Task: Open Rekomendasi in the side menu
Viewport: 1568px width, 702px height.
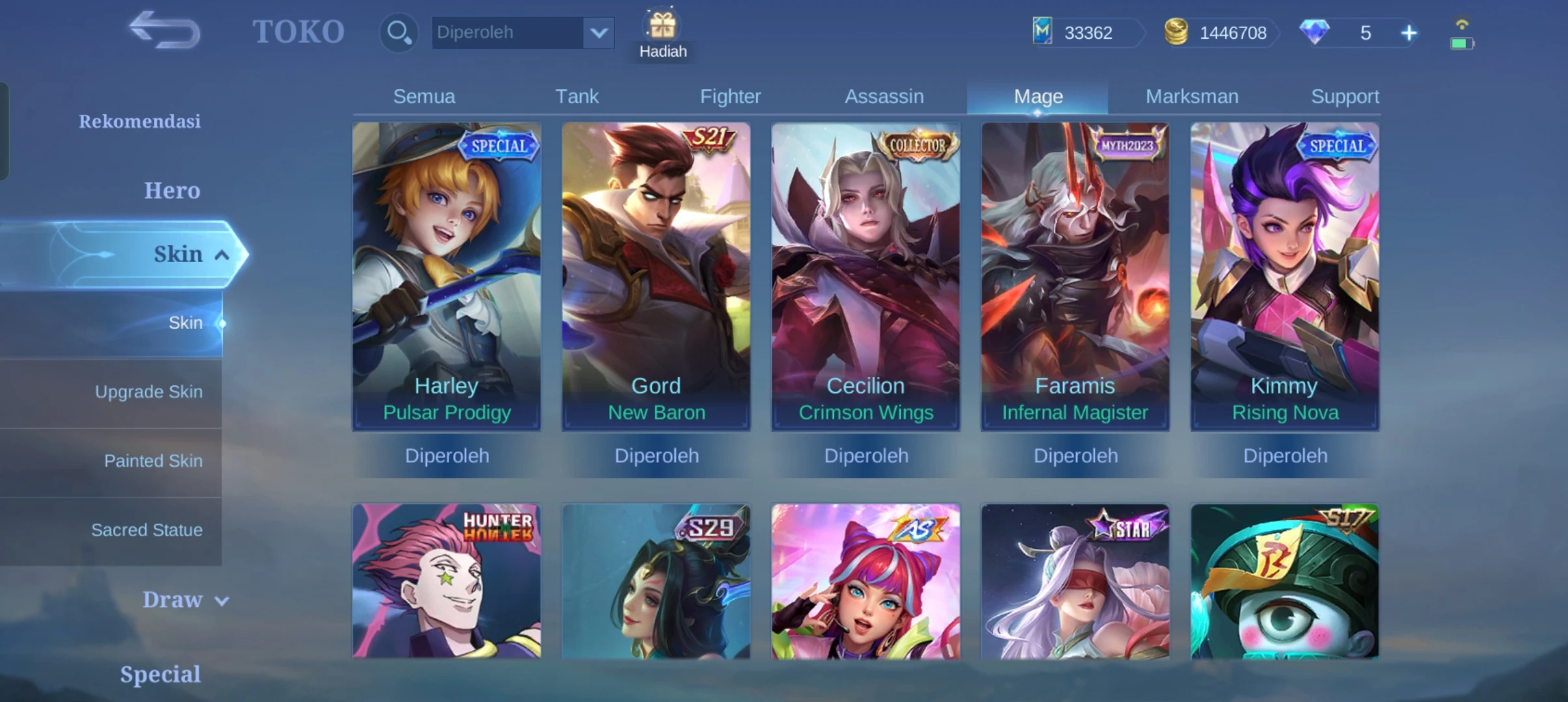Action: click(x=139, y=122)
